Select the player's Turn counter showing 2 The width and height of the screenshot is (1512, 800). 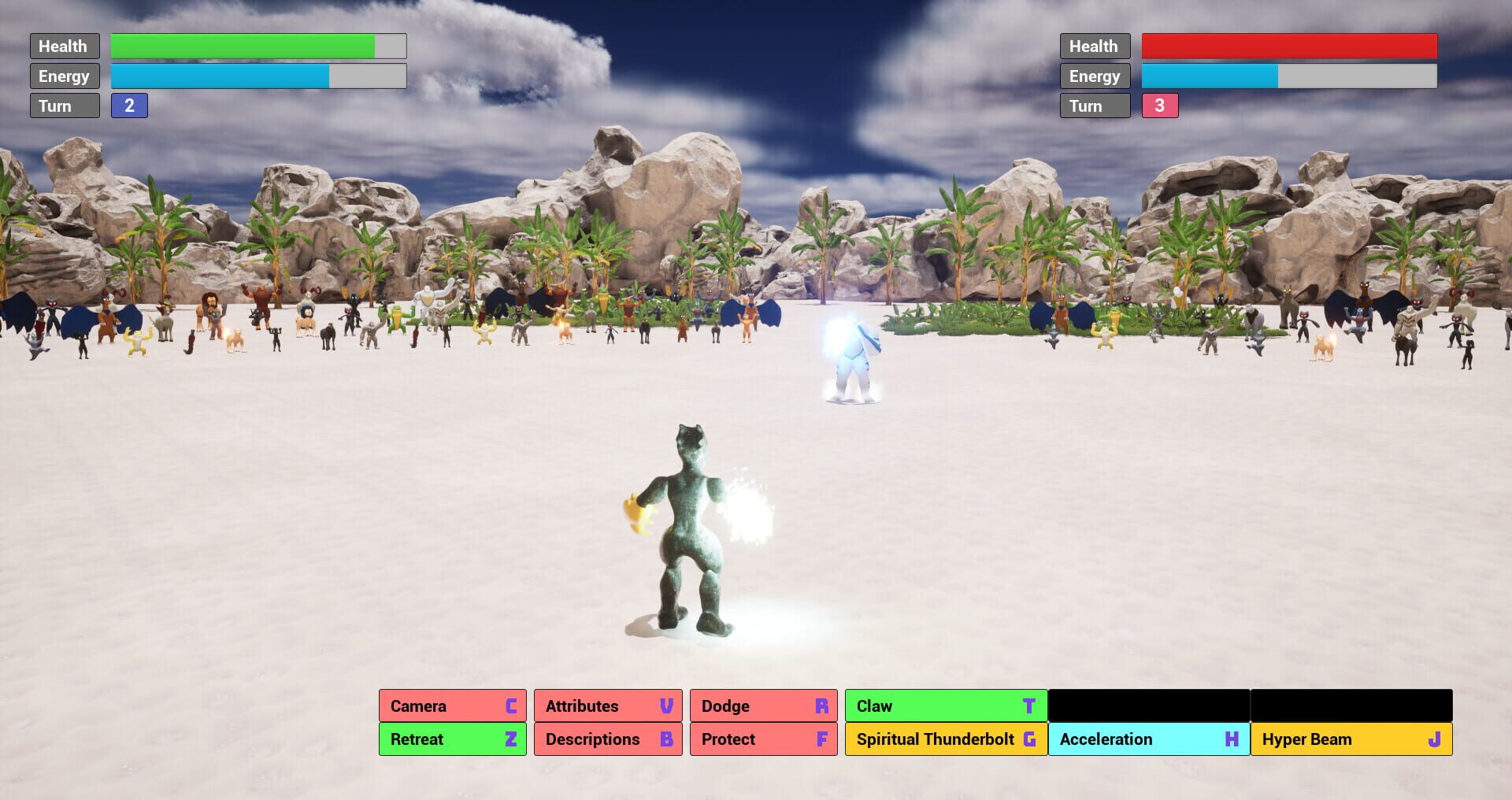point(130,105)
